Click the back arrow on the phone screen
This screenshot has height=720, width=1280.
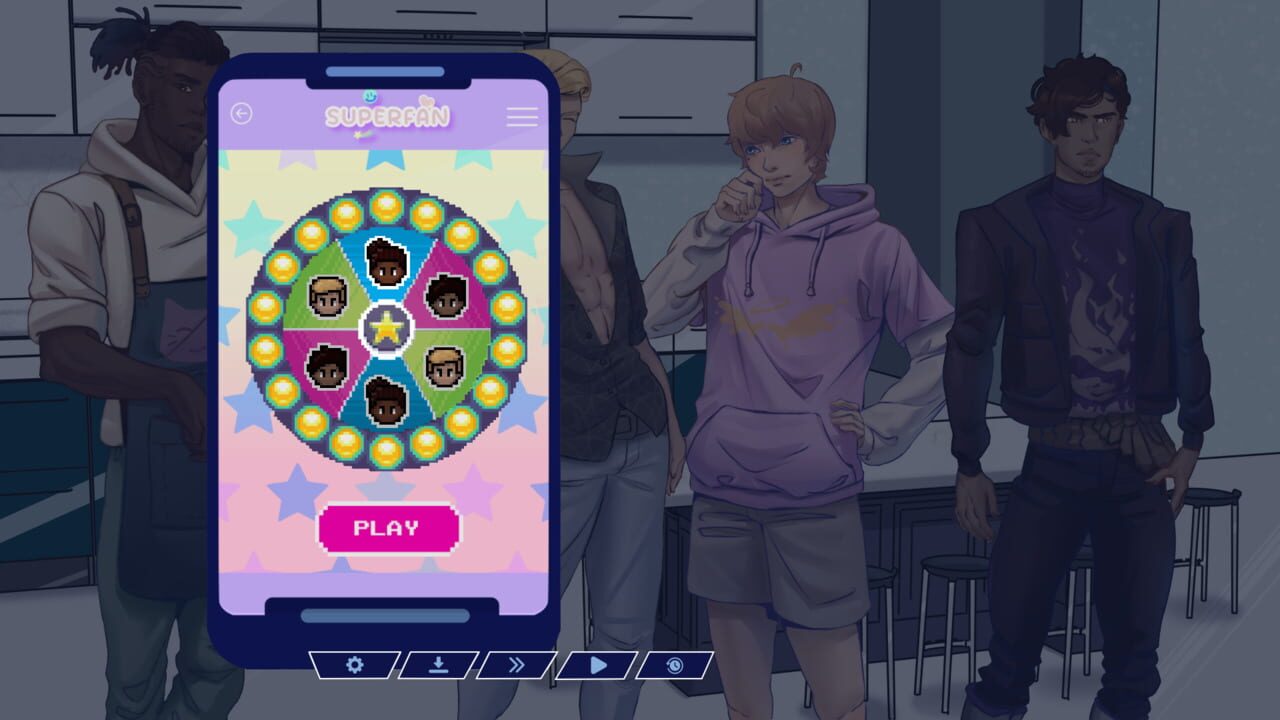[241, 114]
